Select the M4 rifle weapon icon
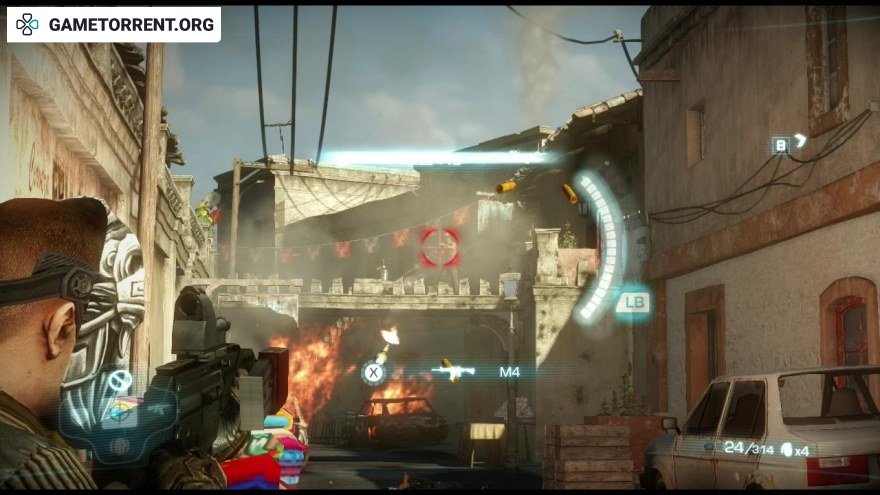The height and width of the screenshot is (495, 880). (x=453, y=372)
